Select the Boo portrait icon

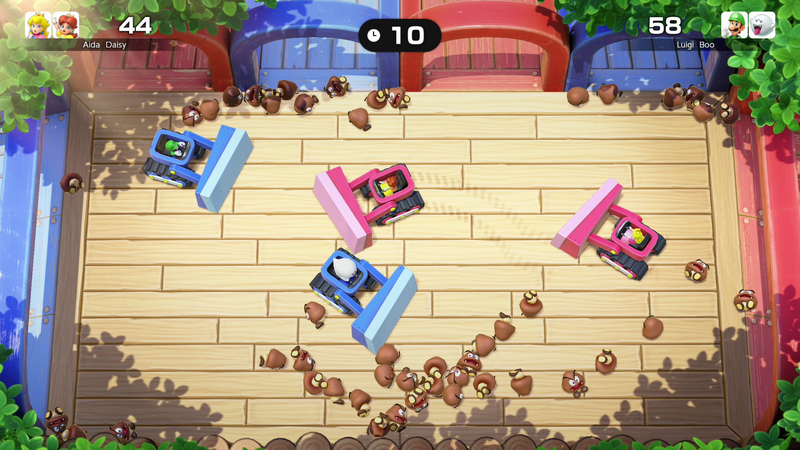(x=762, y=24)
